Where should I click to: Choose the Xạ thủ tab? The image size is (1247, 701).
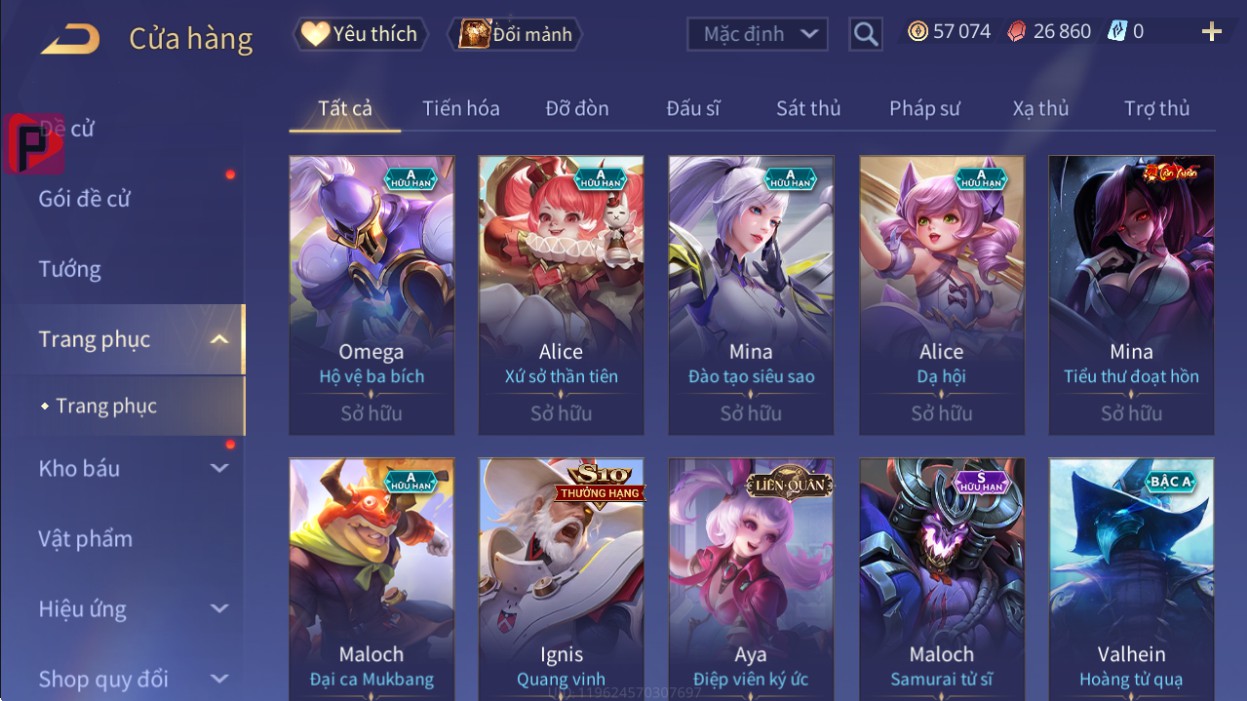coord(1040,108)
